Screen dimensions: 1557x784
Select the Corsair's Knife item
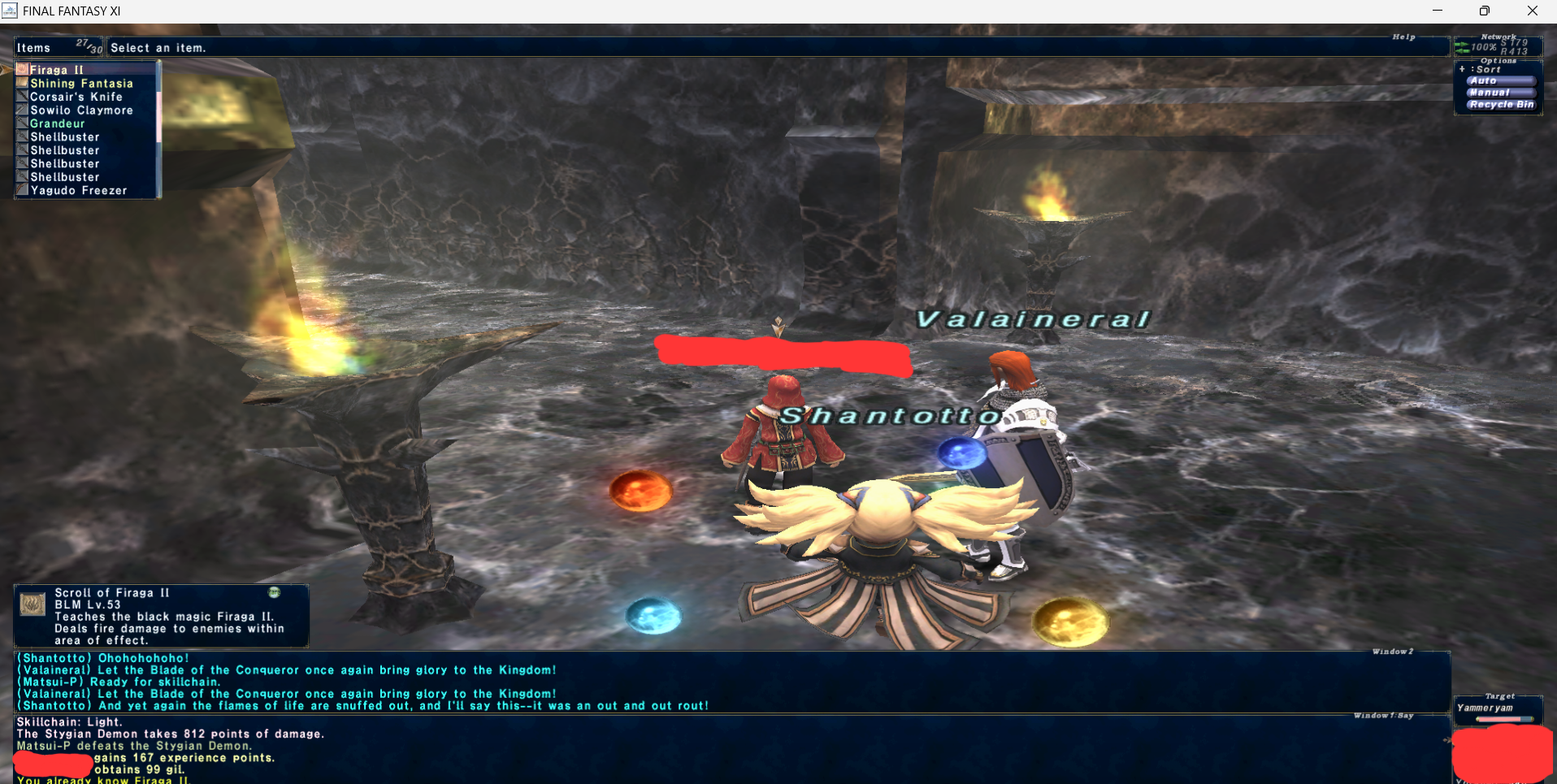click(x=76, y=97)
